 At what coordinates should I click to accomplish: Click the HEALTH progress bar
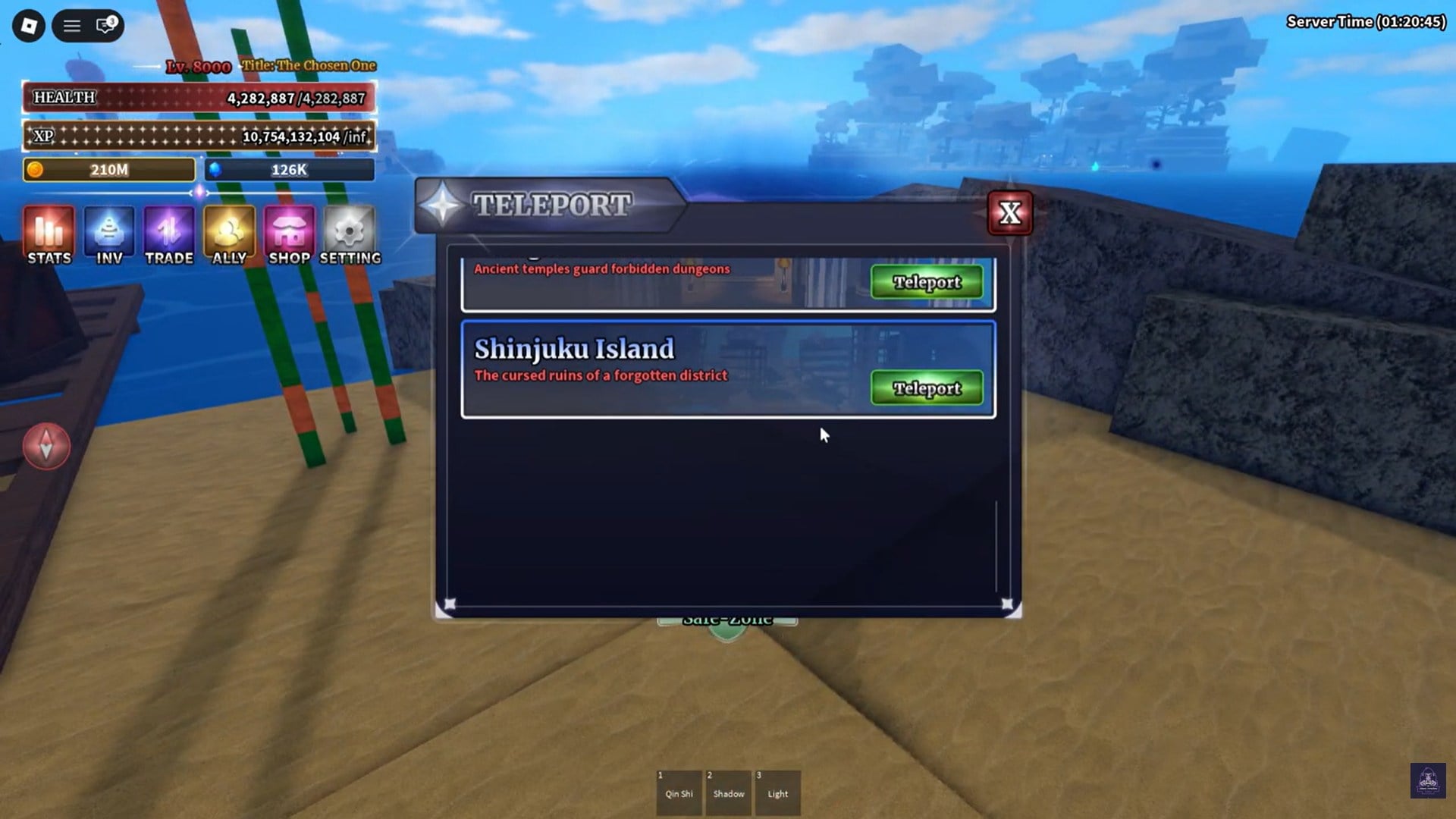(x=197, y=98)
